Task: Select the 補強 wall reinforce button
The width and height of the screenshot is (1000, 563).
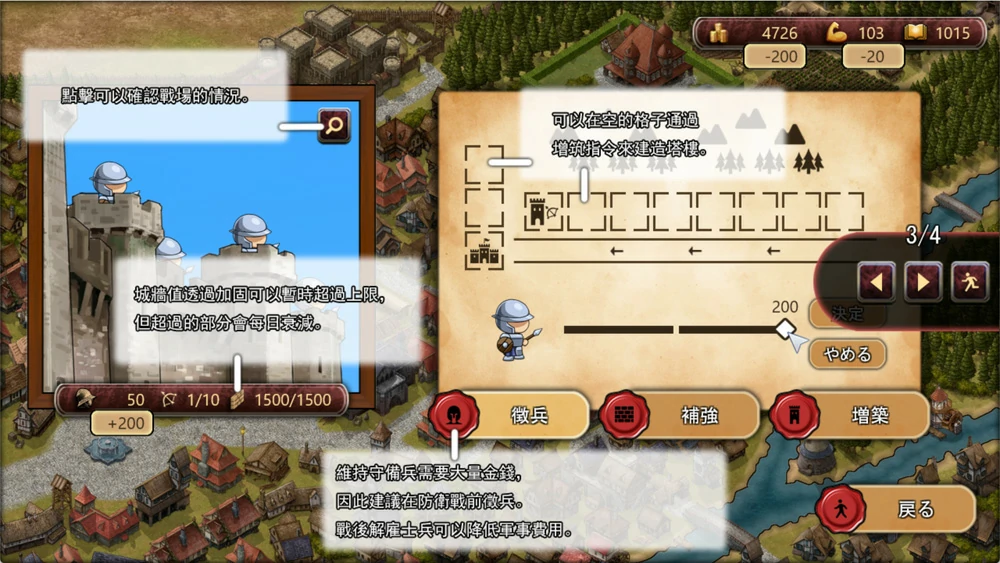Action: click(x=681, y=415)
